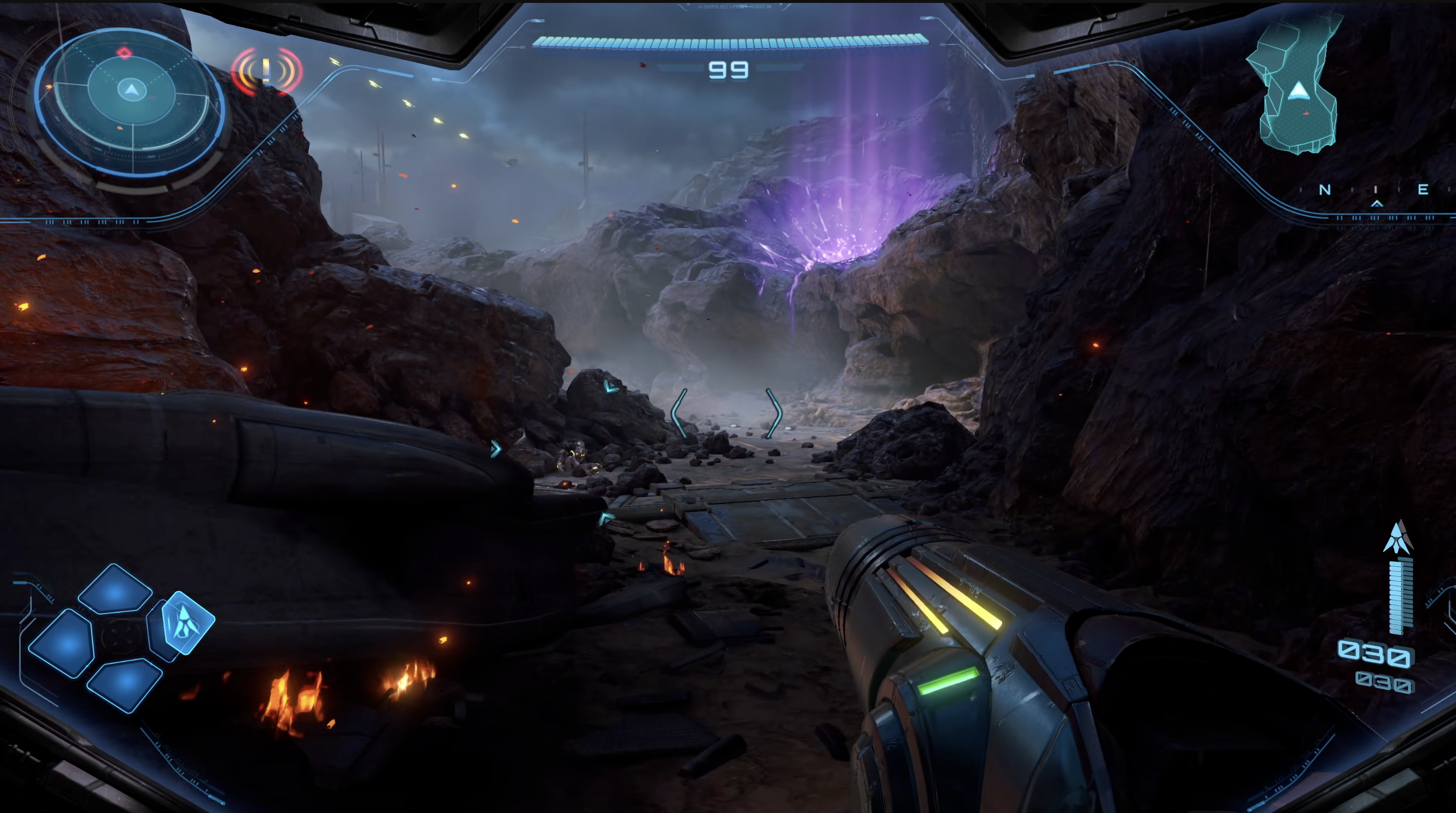Click the N/E compass heading strip
Viewport: 1456px width, 813px height.
tap(1374, 190)
